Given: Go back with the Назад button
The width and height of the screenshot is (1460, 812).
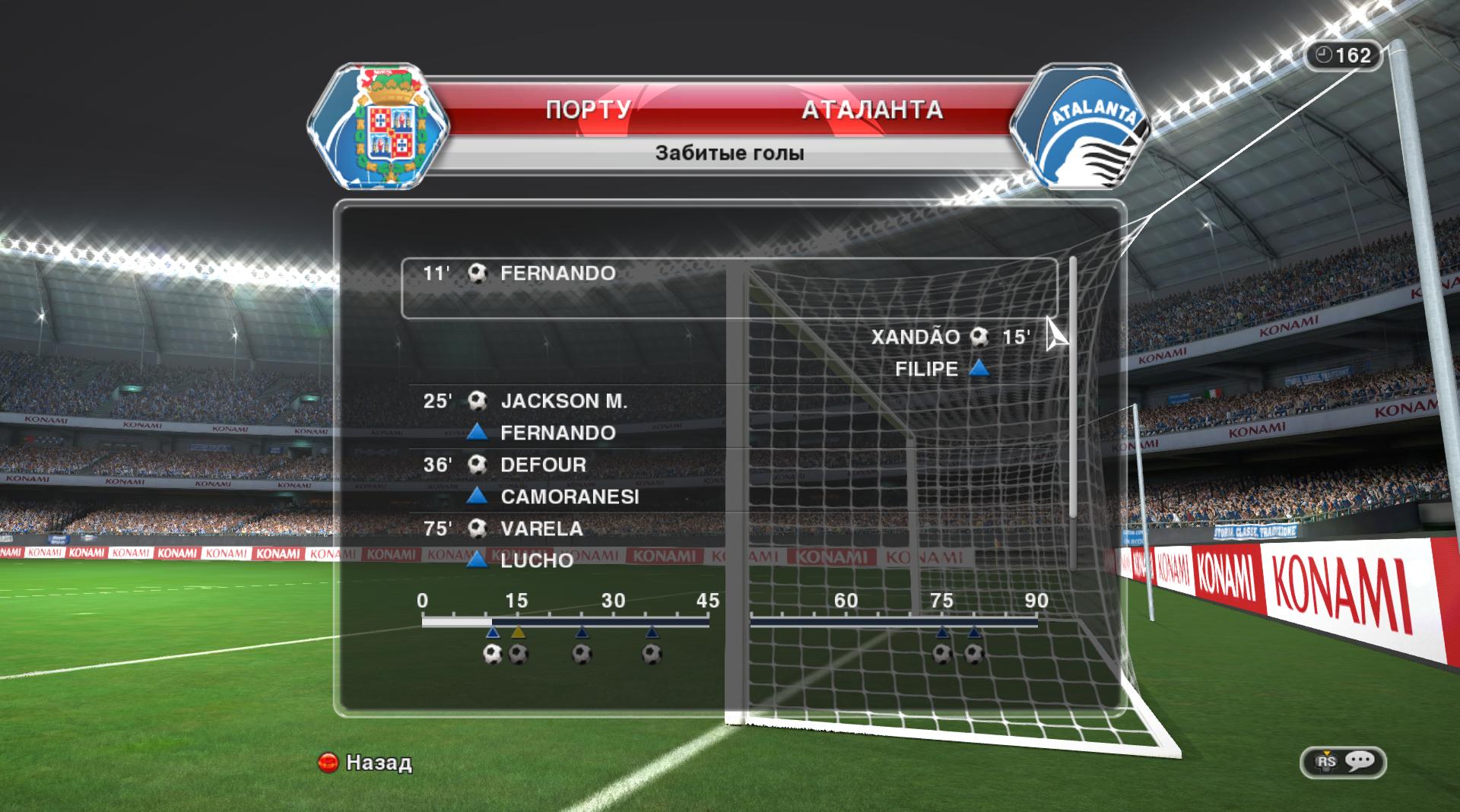Looking at the screenshot, I should point(366,763).
